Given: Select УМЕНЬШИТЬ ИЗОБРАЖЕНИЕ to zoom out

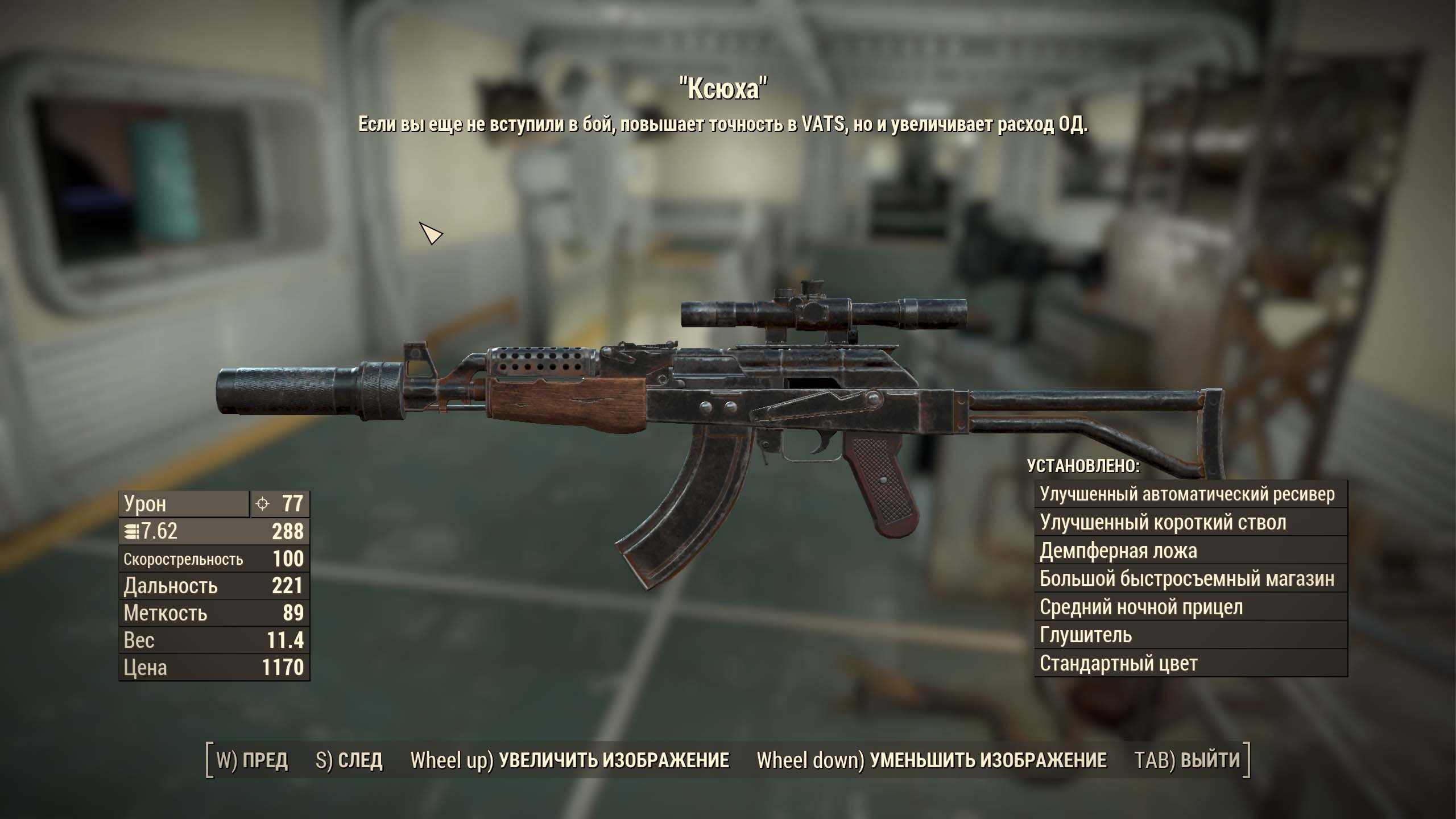Looking at the screenshot, I should pos(932,760).
